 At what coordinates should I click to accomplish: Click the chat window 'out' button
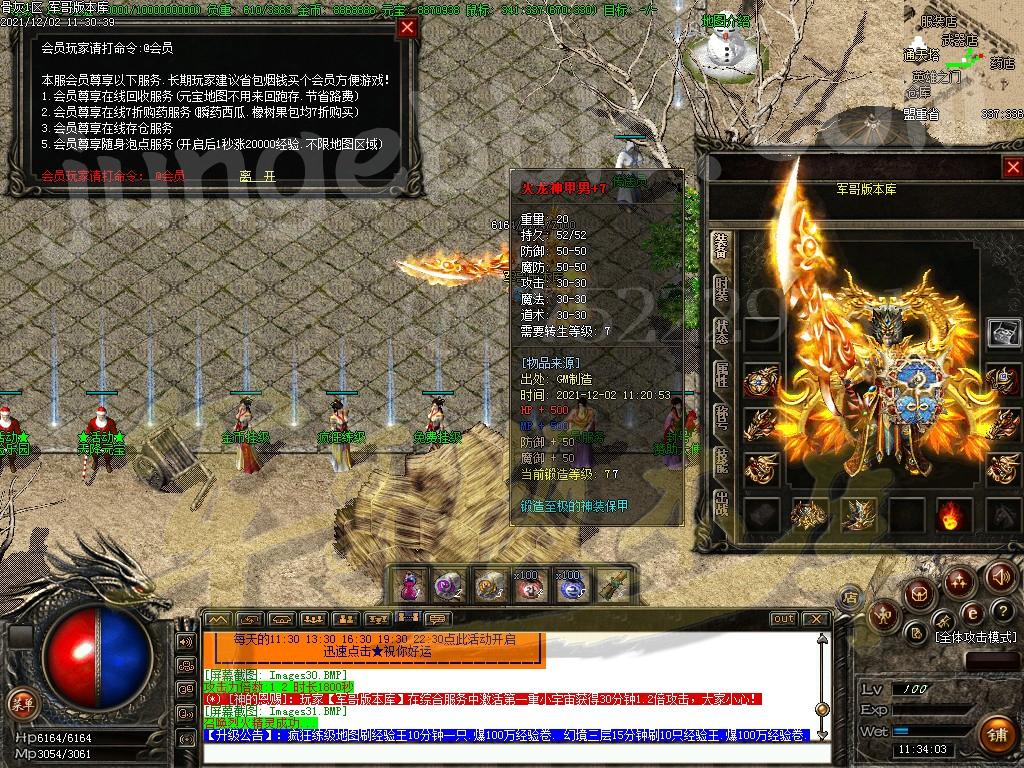[784, 619]
